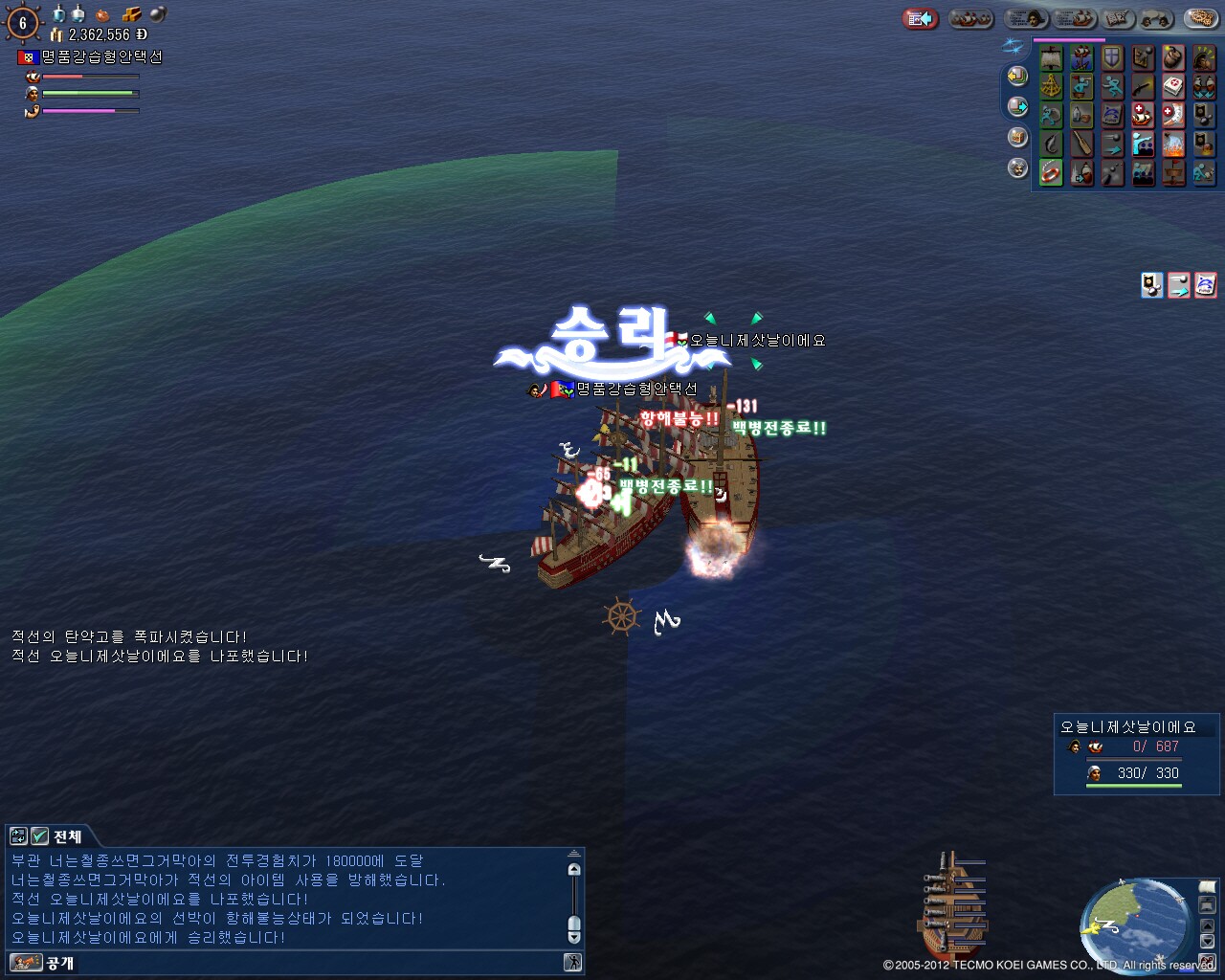
Task: Activate the musket gunfire skill
Action: pos(1143,87)
